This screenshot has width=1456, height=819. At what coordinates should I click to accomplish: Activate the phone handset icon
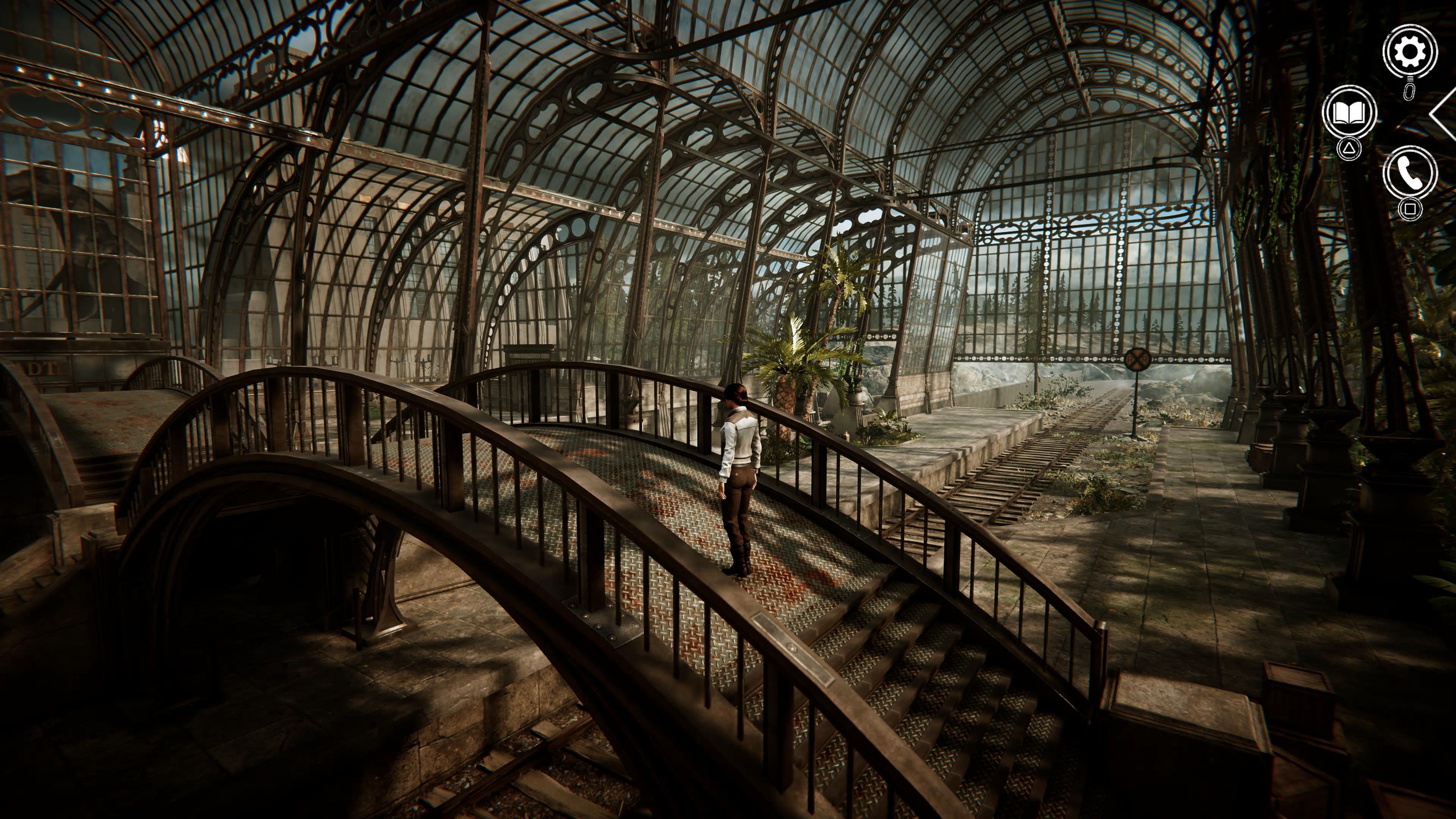click(x=1410, y=173)
